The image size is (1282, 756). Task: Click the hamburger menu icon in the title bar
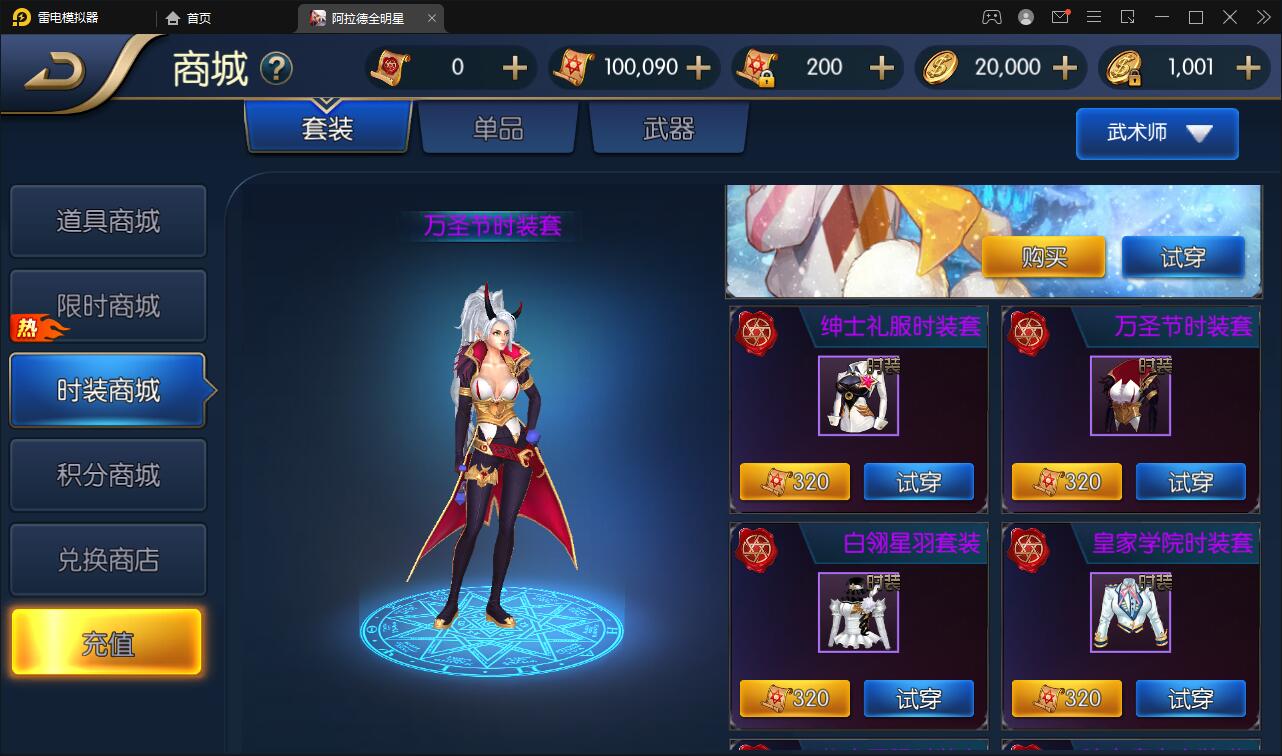pyautogui.click(x=1094, y=17)
